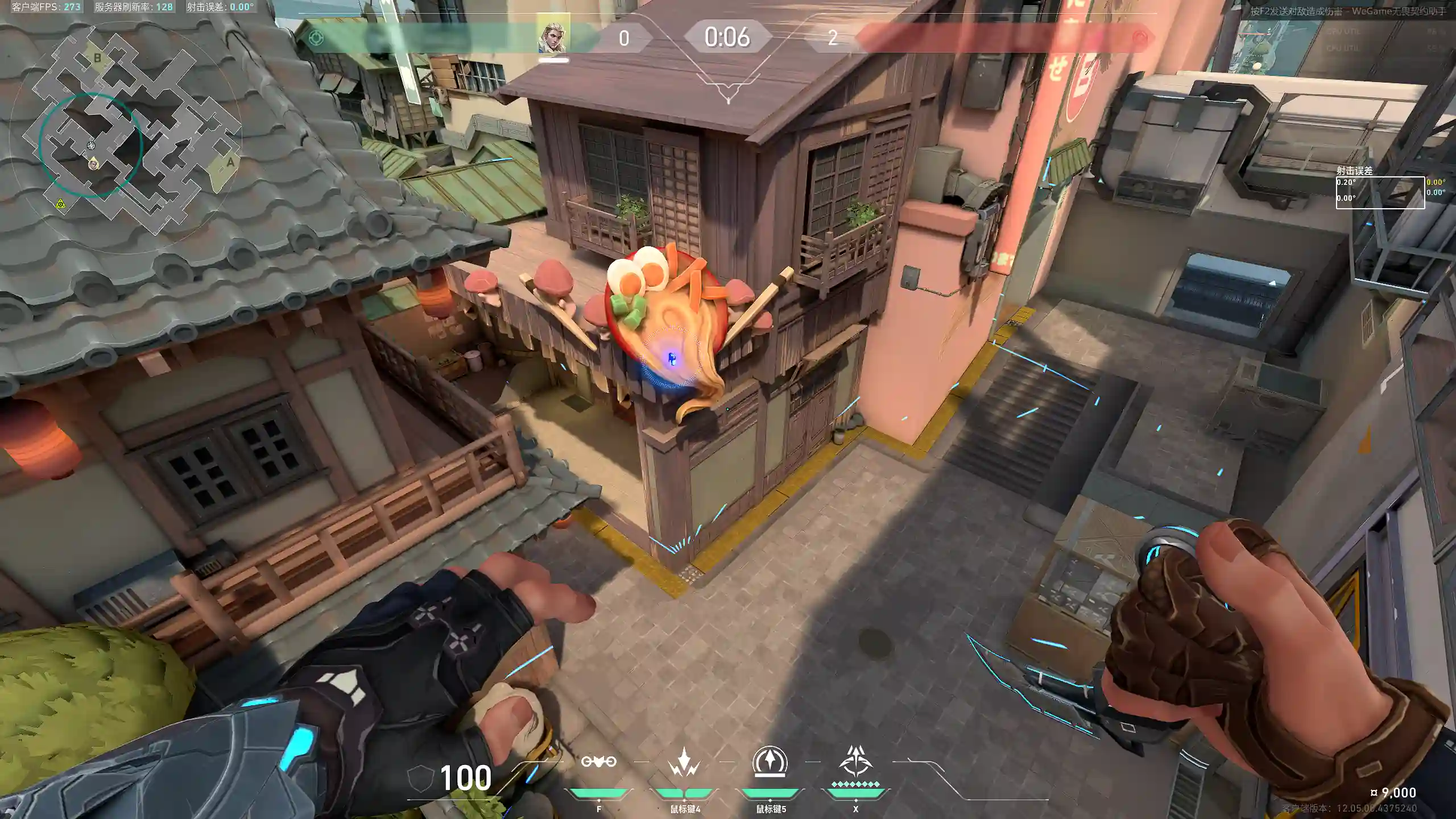Click the red enemy team emblem
Viewport: 1456px width, 819px height.
click(x=1140, y=38)
